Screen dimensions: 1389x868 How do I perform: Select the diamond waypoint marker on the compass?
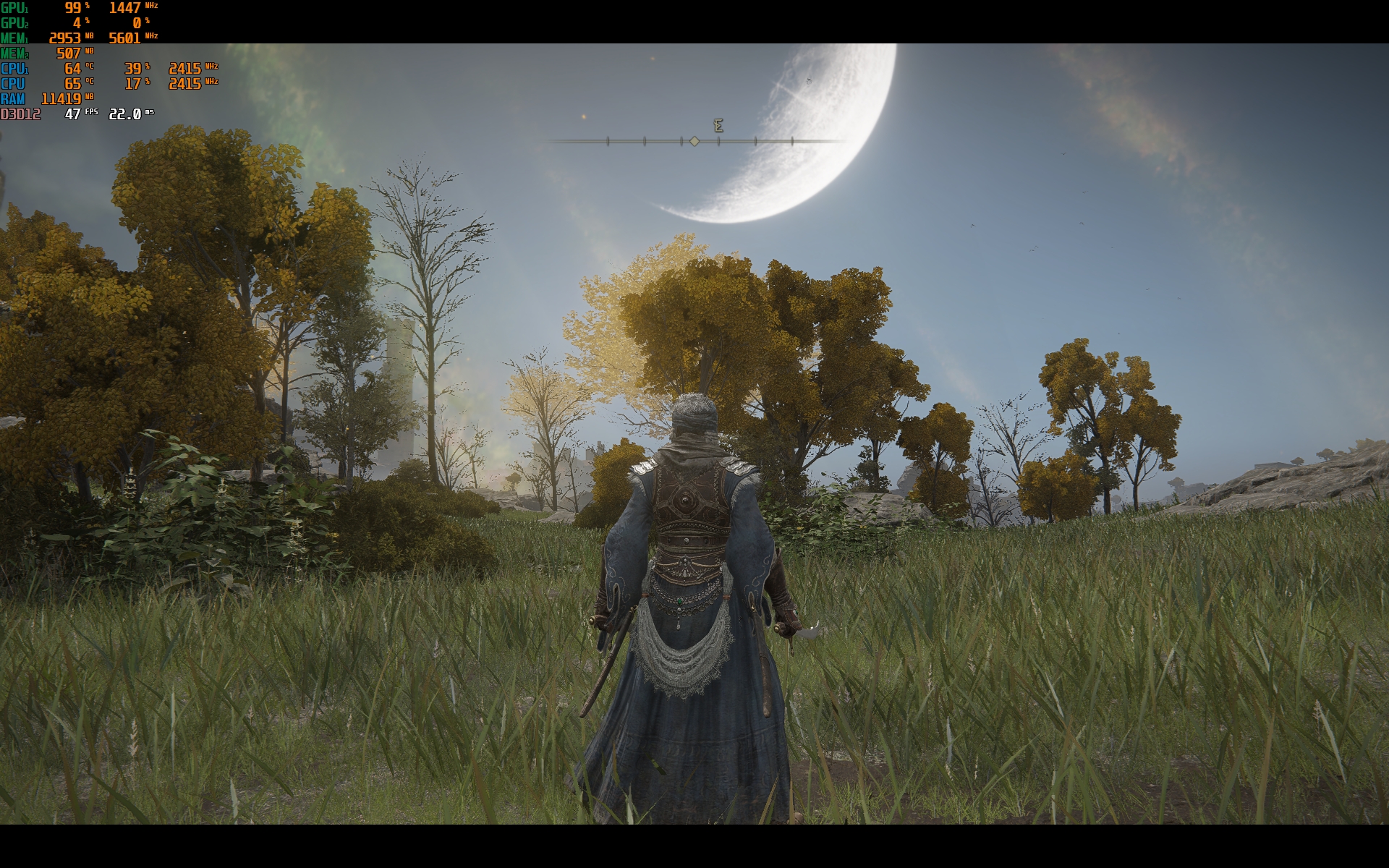pyautogui.click(x=694, y=141)
